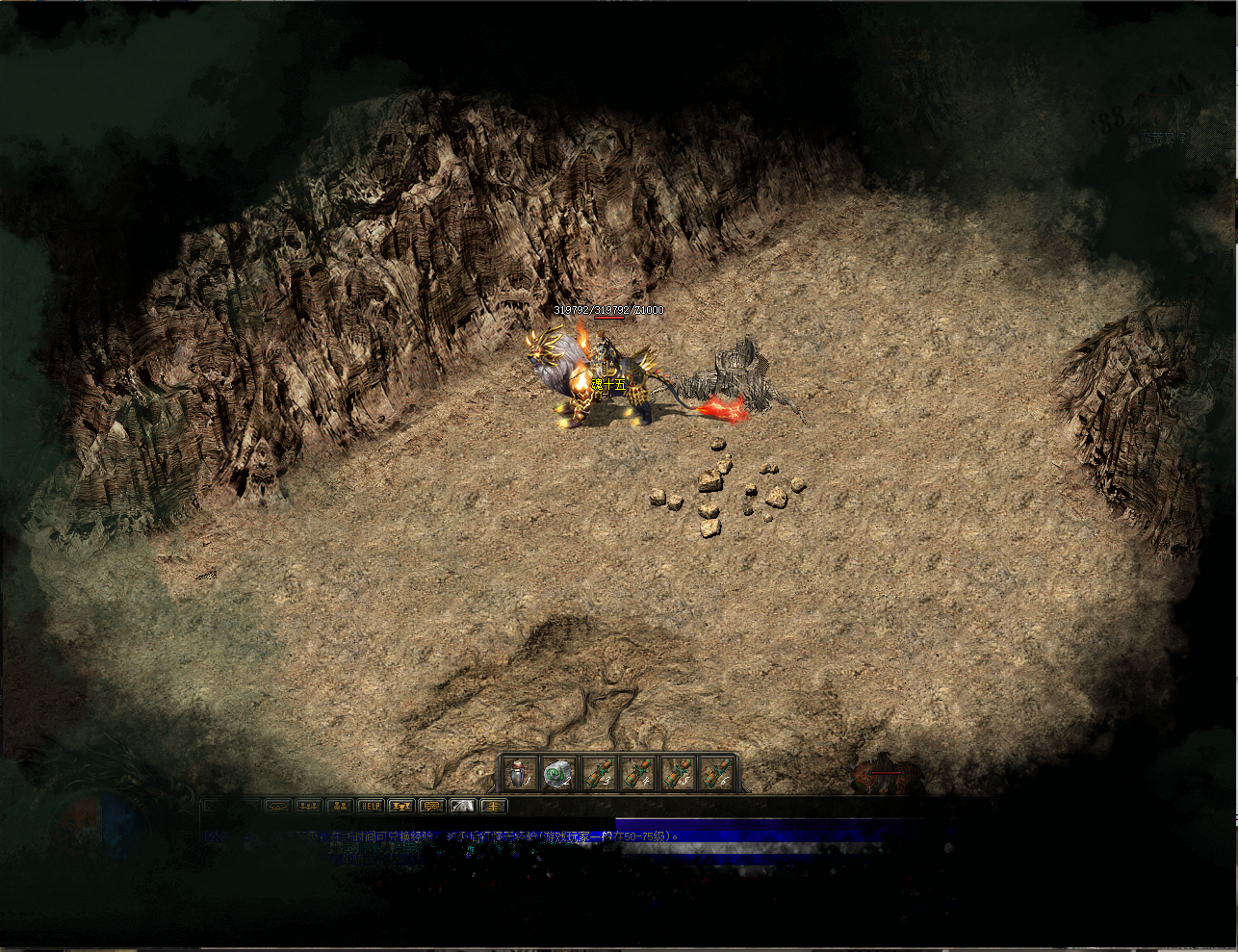Use the bundled scroll in hotbar slot 3
1238x952 pixels.
coord(599,773)
